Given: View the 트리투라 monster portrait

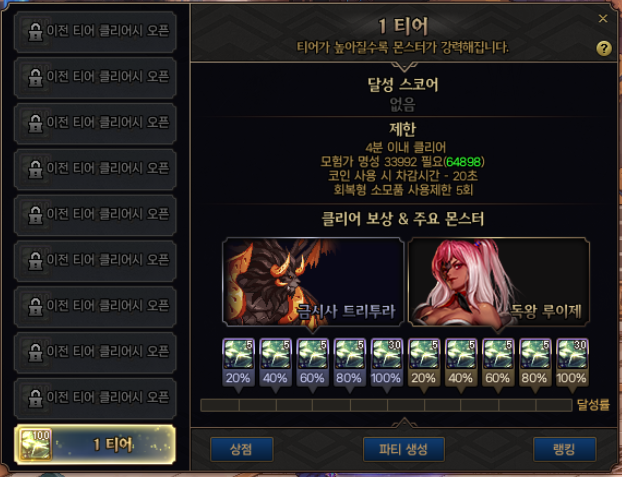Looking at the screenshot, I should pos(313,281).
